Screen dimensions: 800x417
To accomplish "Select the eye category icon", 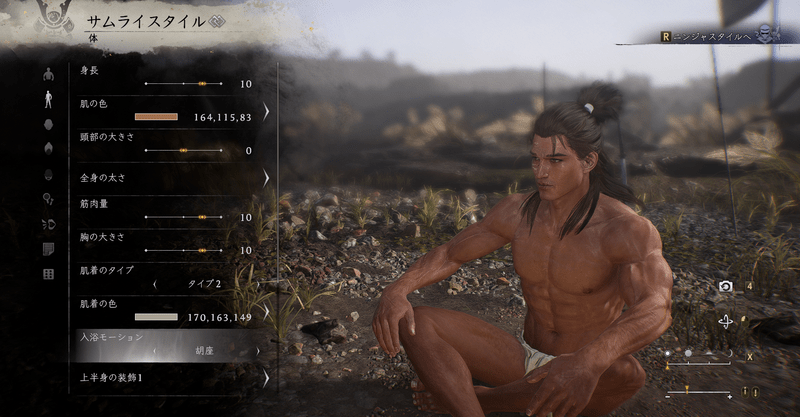I will pyautogui.click(x=48, y=173).
